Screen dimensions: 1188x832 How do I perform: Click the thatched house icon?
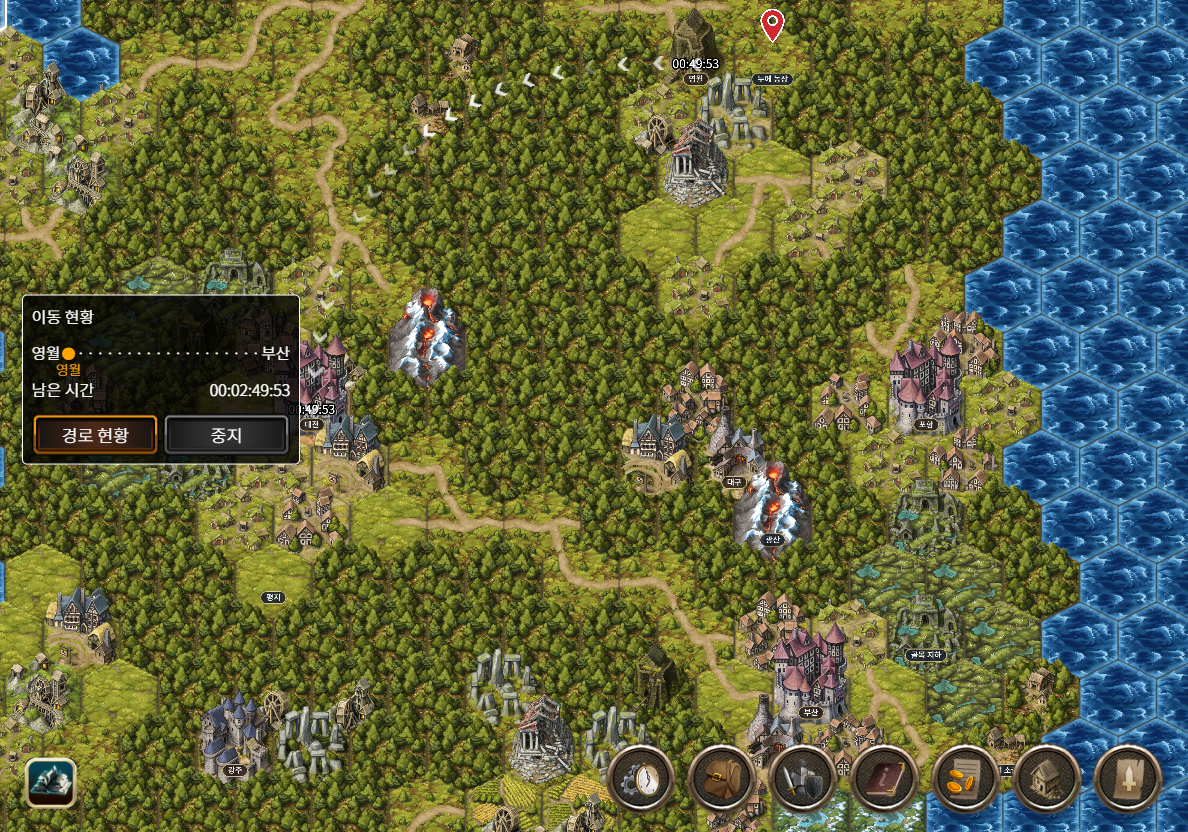pos(1046,779)
